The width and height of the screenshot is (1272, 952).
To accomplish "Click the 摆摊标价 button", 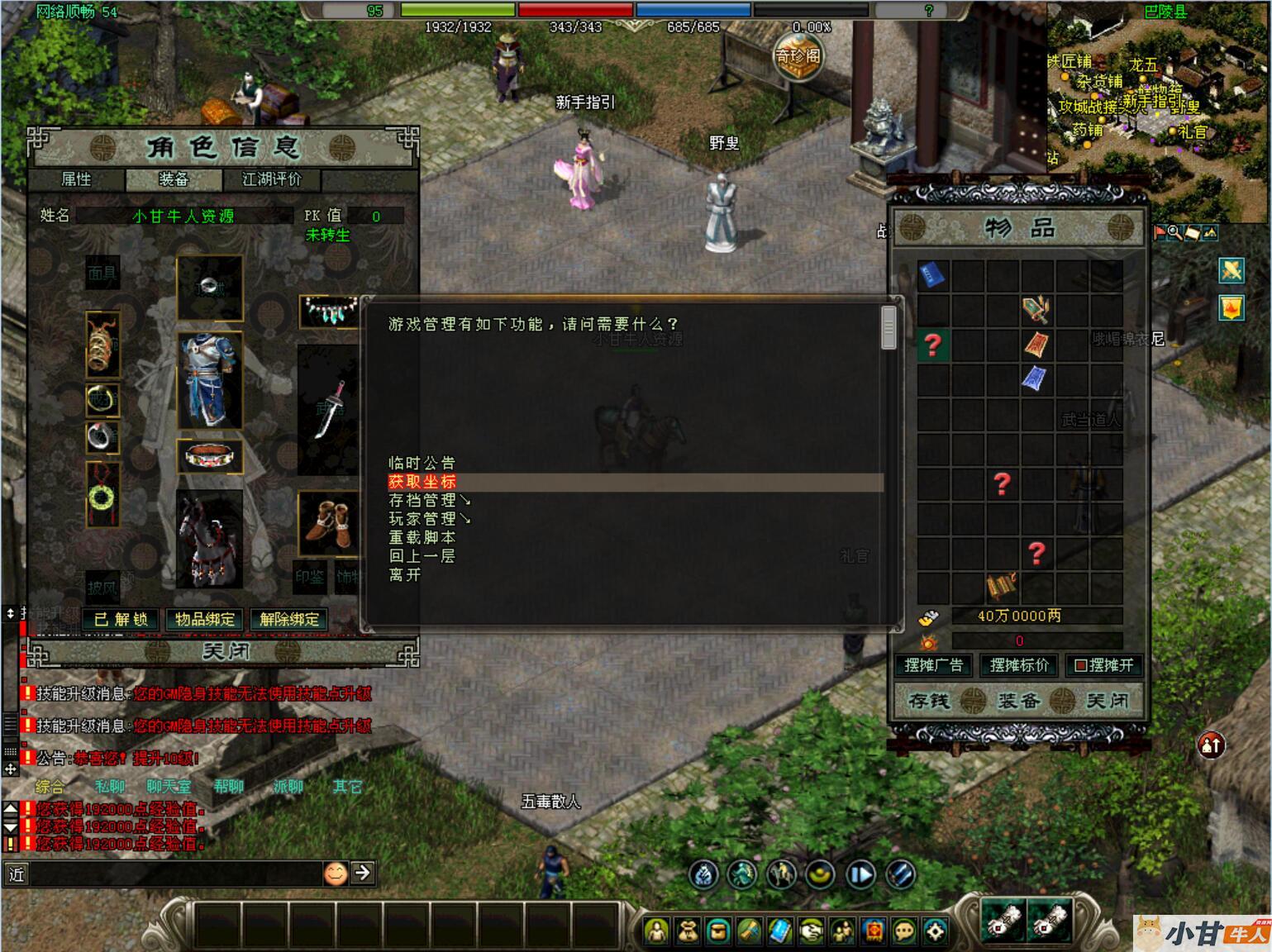I will 1019,665.
